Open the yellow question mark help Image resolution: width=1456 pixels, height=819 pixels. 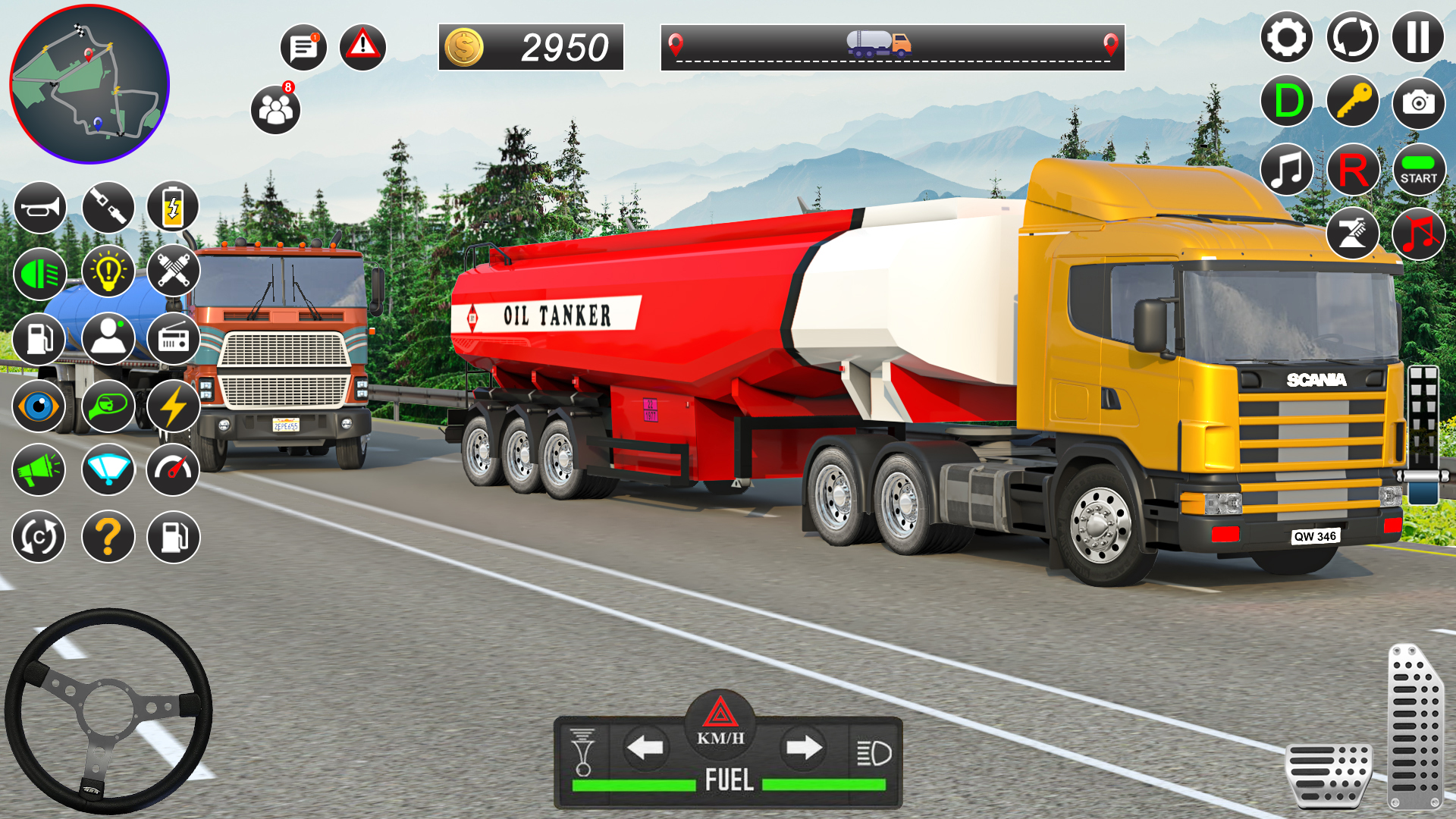108,537
